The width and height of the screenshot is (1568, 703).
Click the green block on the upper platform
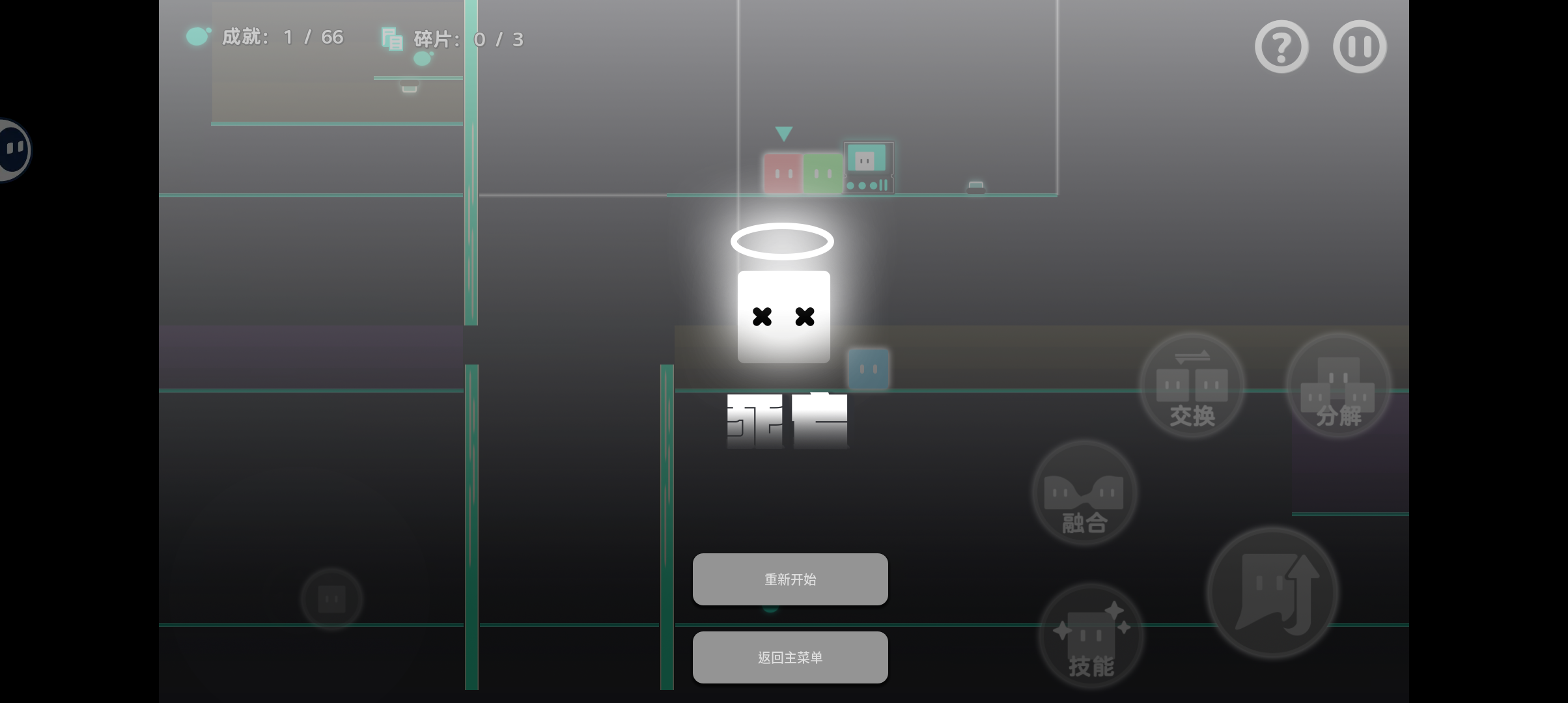[x=822, y=172]
